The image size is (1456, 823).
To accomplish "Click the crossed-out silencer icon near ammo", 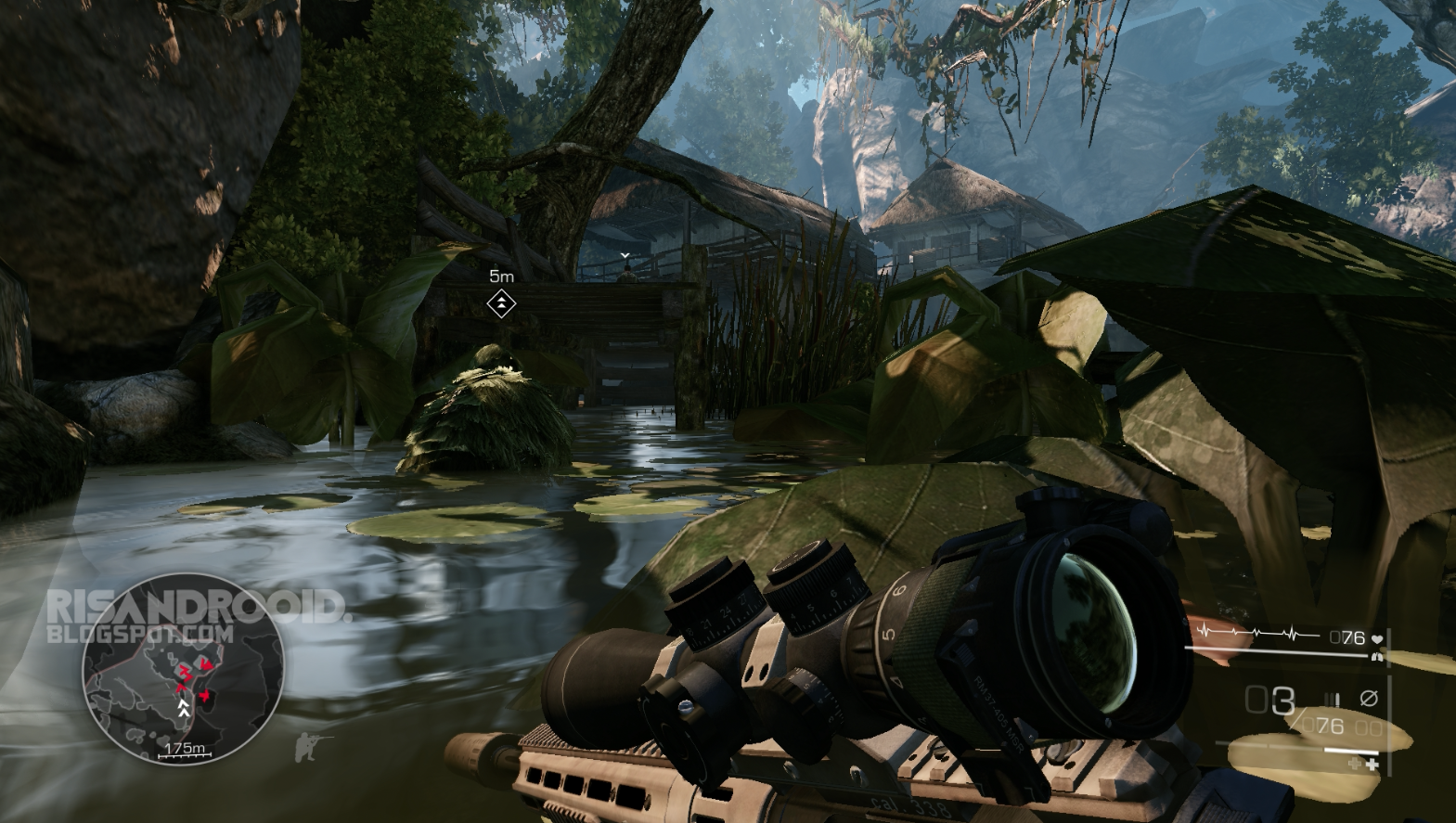I will [1369, 698].
